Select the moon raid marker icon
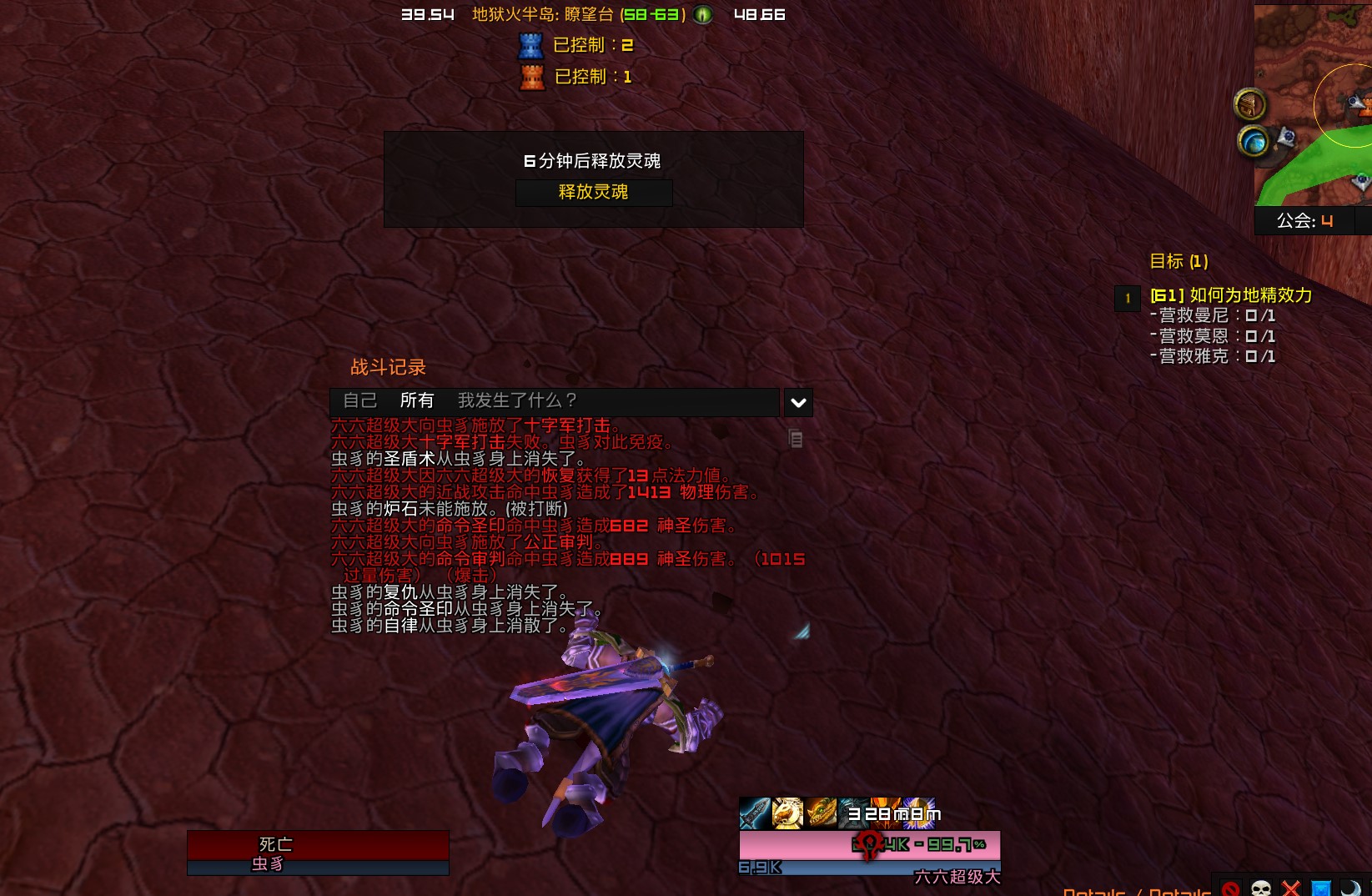Screen dimensions: 1372x896 click(x=1349, y=888)
